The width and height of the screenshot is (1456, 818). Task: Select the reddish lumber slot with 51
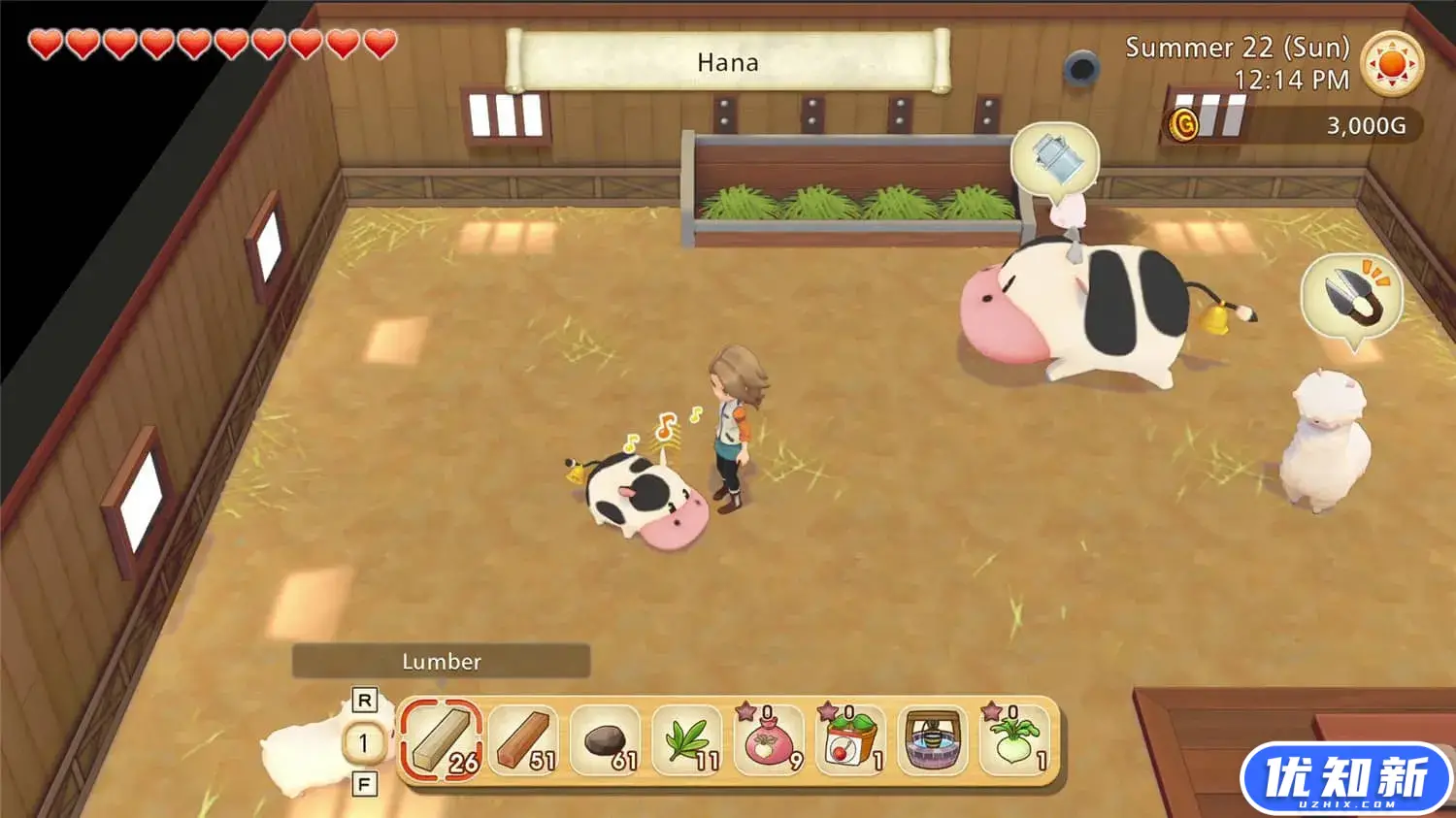[523, 741]
